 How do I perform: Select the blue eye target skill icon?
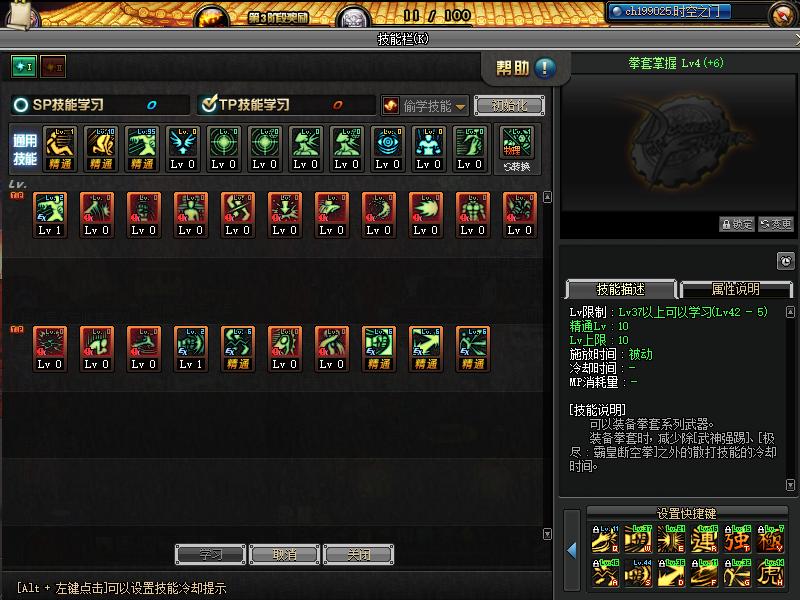pos(387,147)
